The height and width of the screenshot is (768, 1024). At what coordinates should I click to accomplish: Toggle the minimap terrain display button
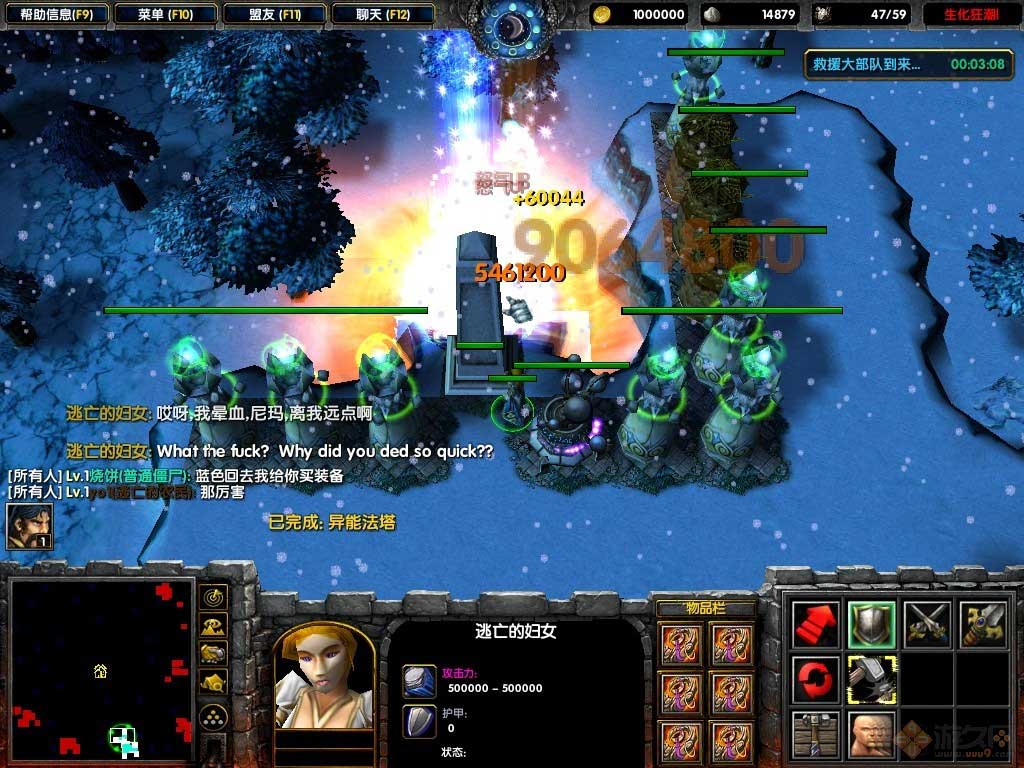pyautogui.click(x=213, y=626)
